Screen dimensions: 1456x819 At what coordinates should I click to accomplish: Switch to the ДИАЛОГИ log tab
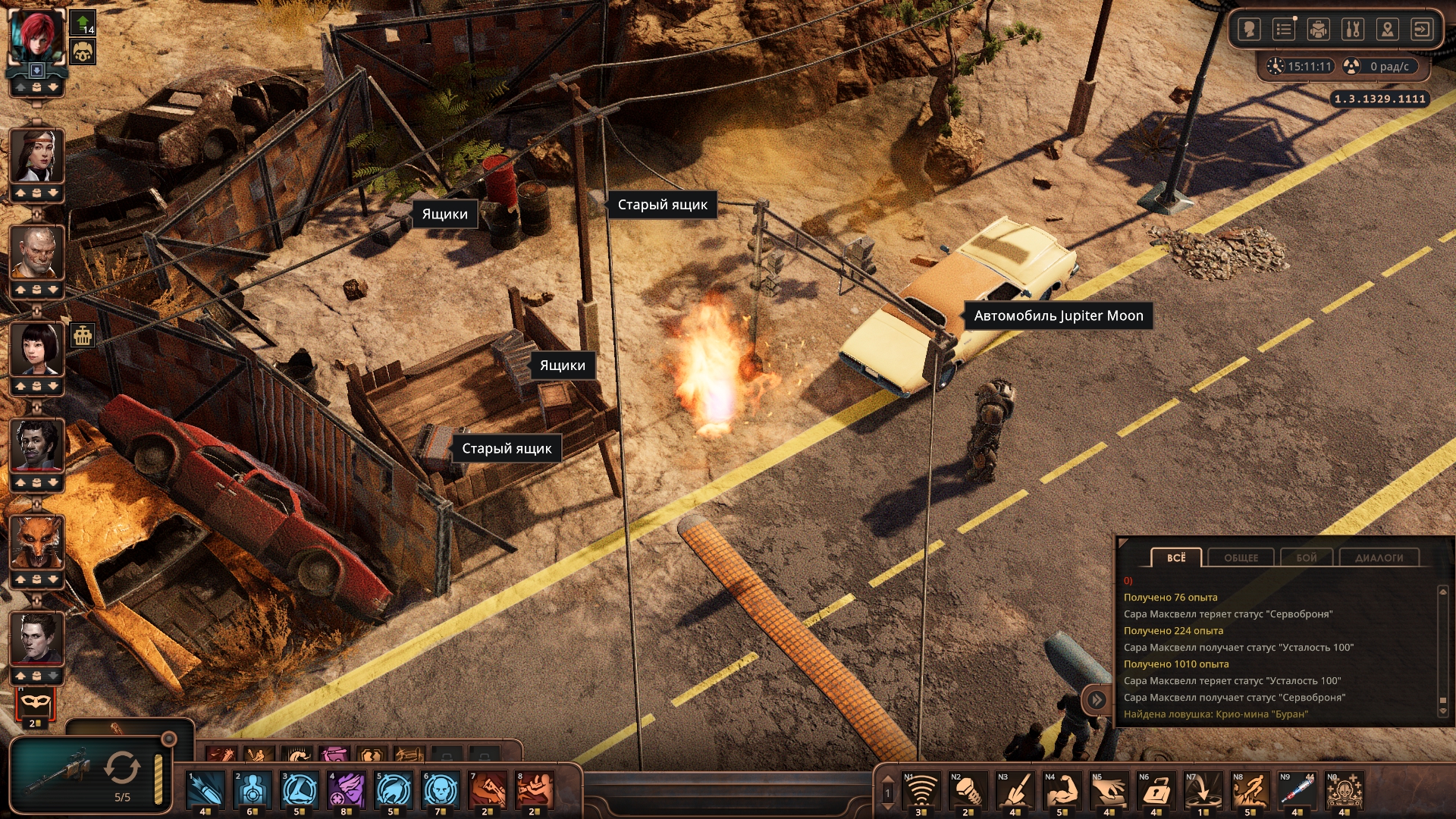[x=1379, y=557]
